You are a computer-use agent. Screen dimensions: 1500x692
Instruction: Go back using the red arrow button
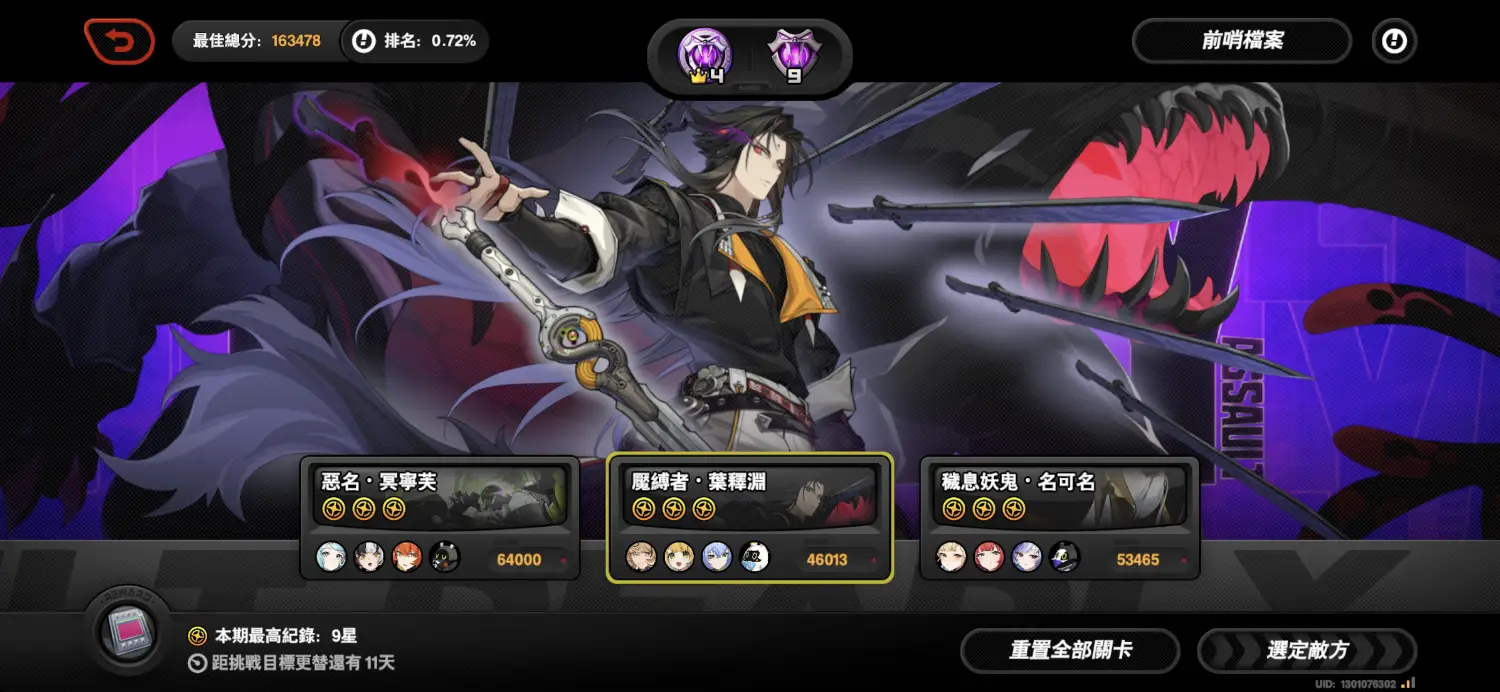click(x=119, y=42)
